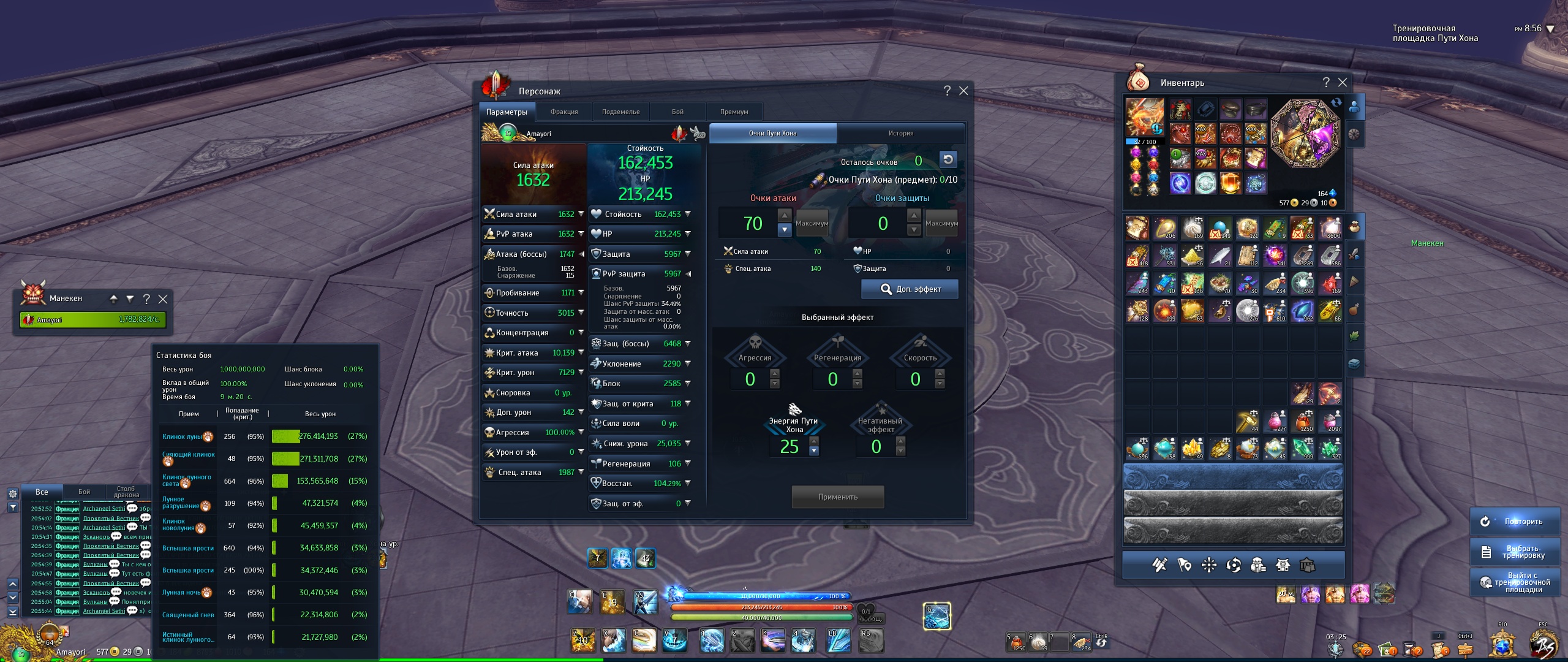This screenshot has height=662, width=1568.
Task: Set attack points to Максимум
Action: 812,223
